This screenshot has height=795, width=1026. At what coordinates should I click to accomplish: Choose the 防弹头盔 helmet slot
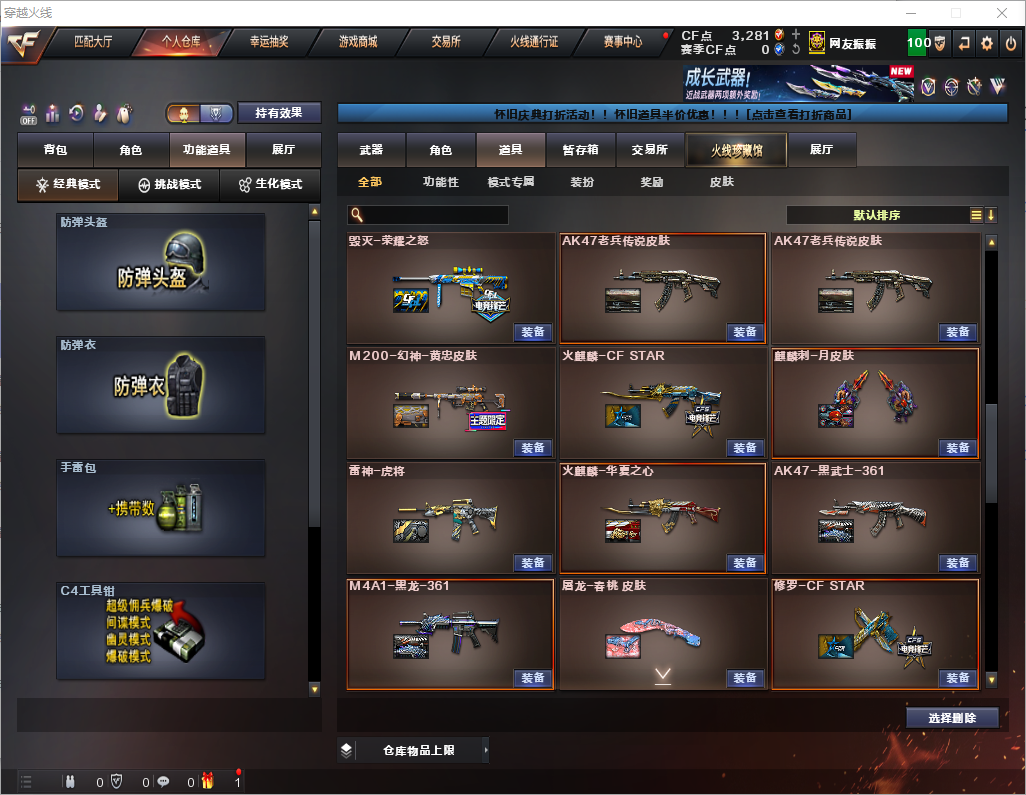[x=161, y=262]
